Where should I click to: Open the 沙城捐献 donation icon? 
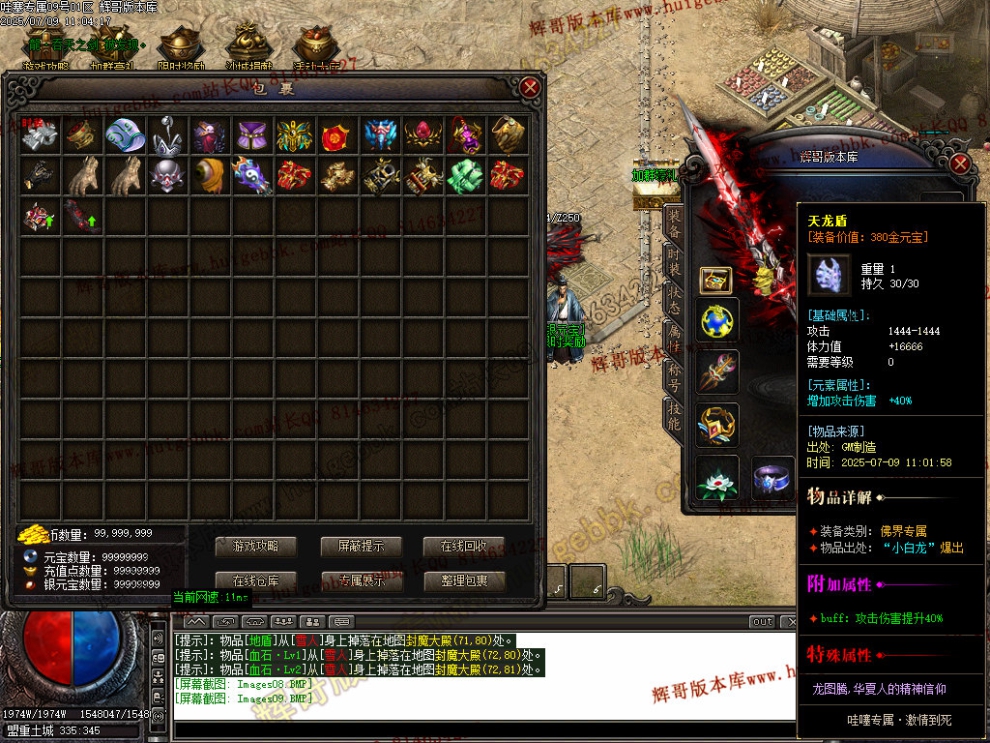point(247,46)
